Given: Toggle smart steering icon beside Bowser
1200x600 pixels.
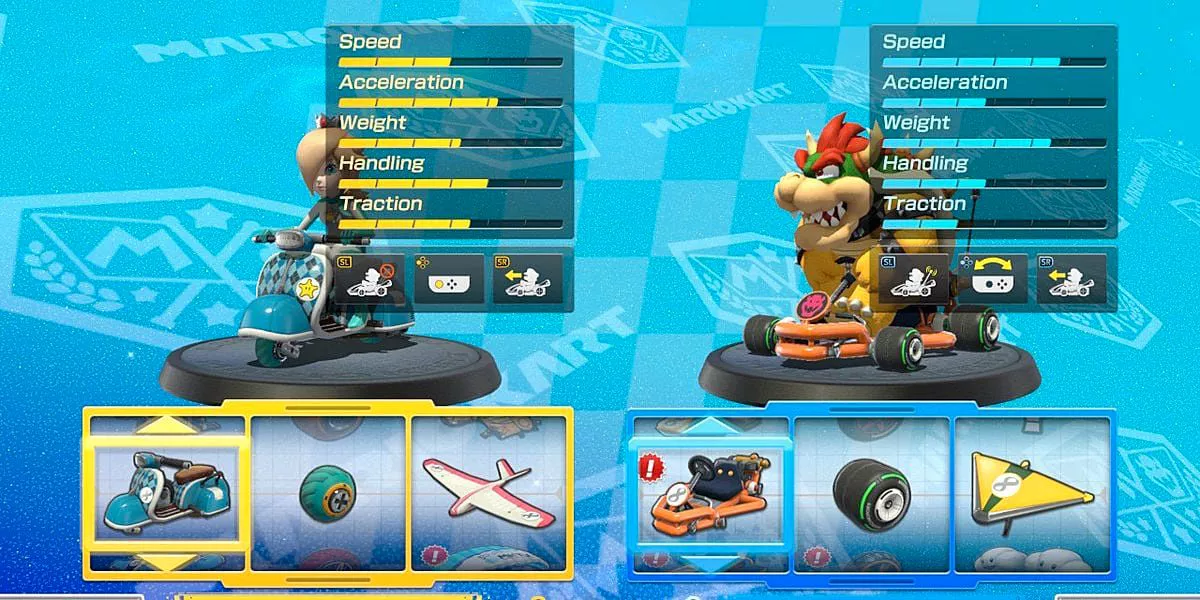Looking at the screenshot, I should (913, 279).
